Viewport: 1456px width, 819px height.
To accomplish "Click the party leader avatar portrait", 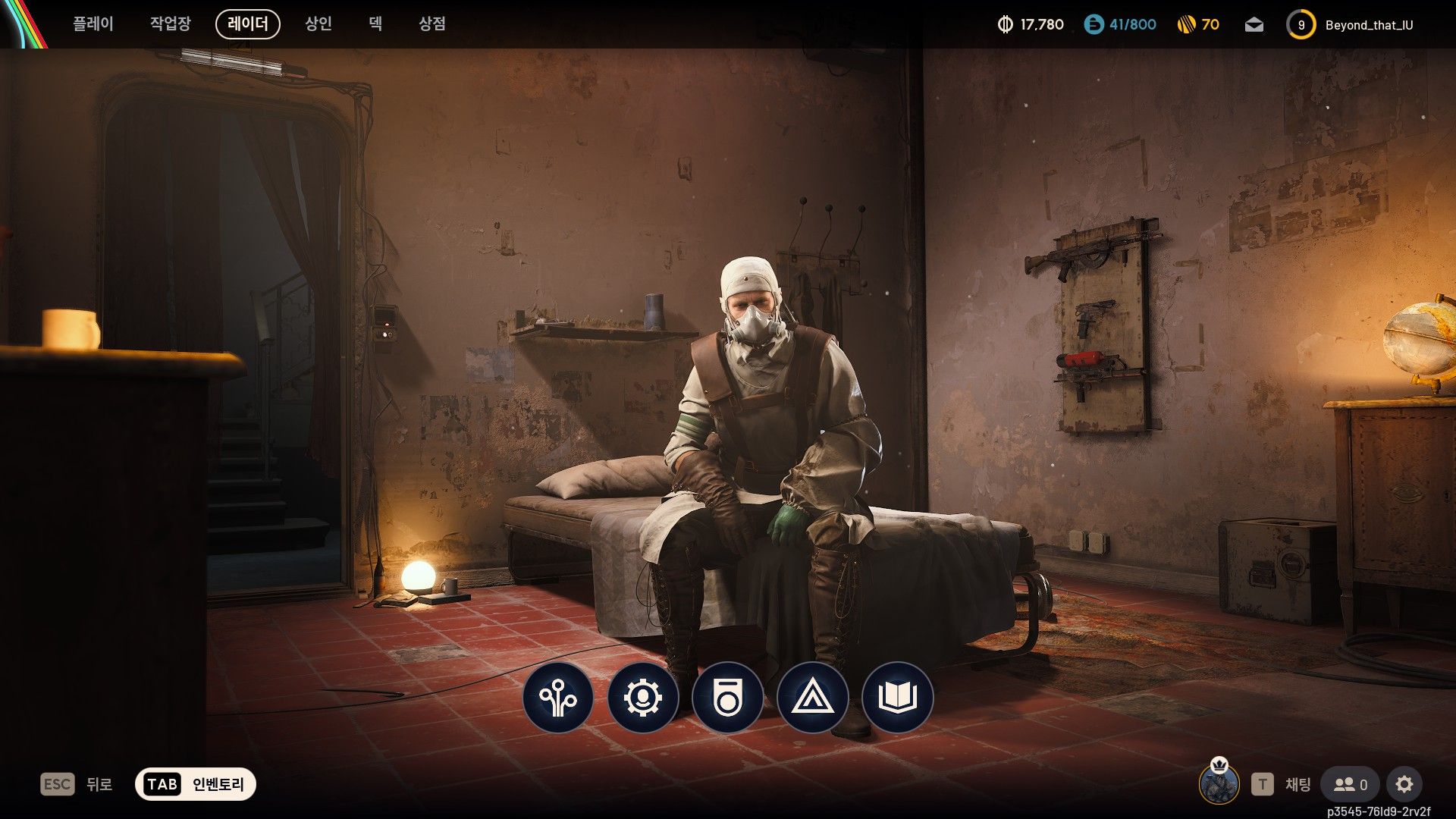I will (1219, 784).
